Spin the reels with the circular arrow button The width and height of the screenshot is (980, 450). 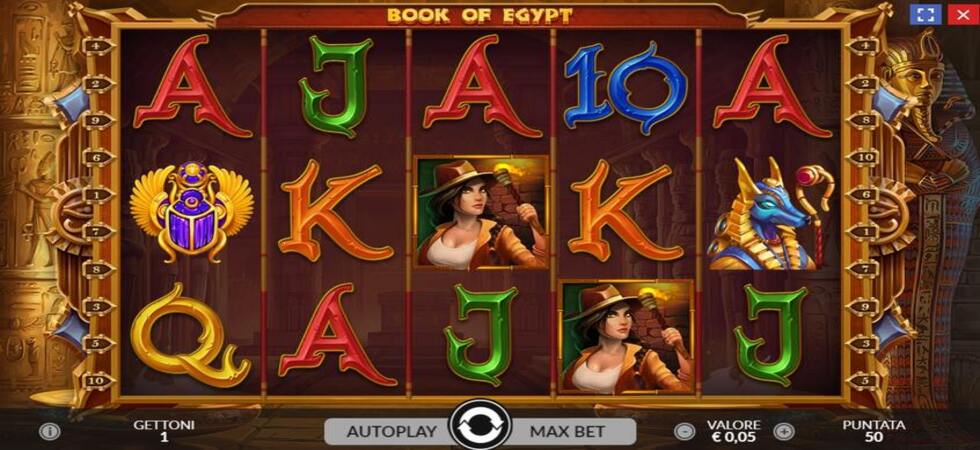point(480,426)
